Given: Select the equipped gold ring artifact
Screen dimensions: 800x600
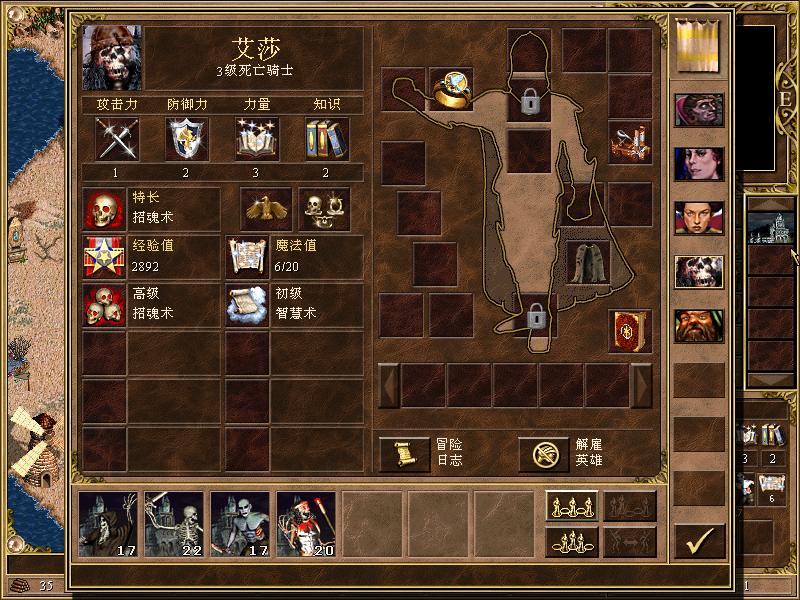Looking at the screenshot, I should [x=450, y=91].
